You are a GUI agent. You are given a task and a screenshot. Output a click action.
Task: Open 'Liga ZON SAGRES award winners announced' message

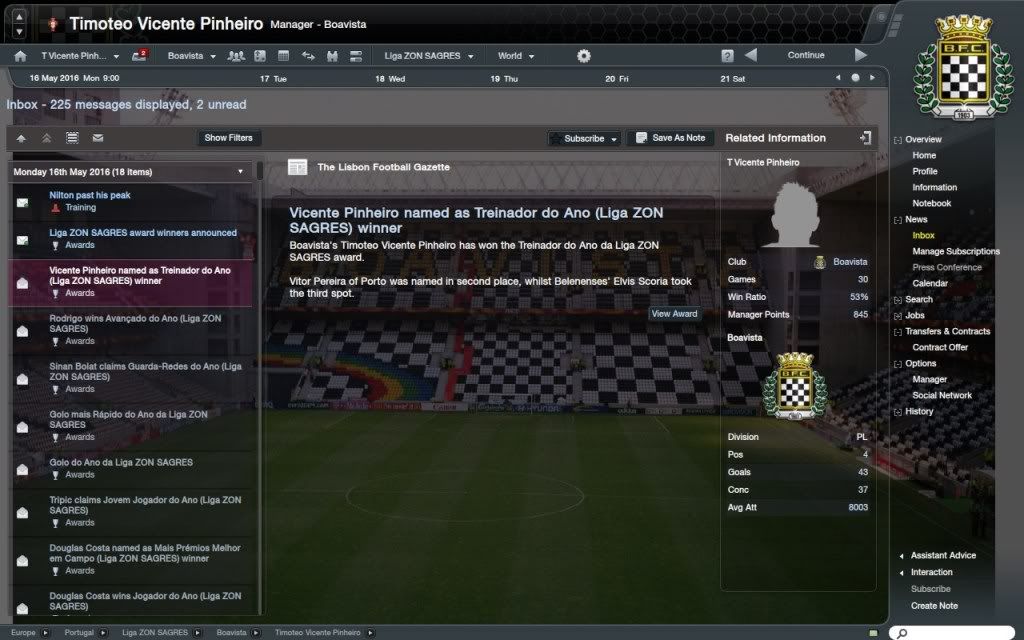(x=143, y=233)
